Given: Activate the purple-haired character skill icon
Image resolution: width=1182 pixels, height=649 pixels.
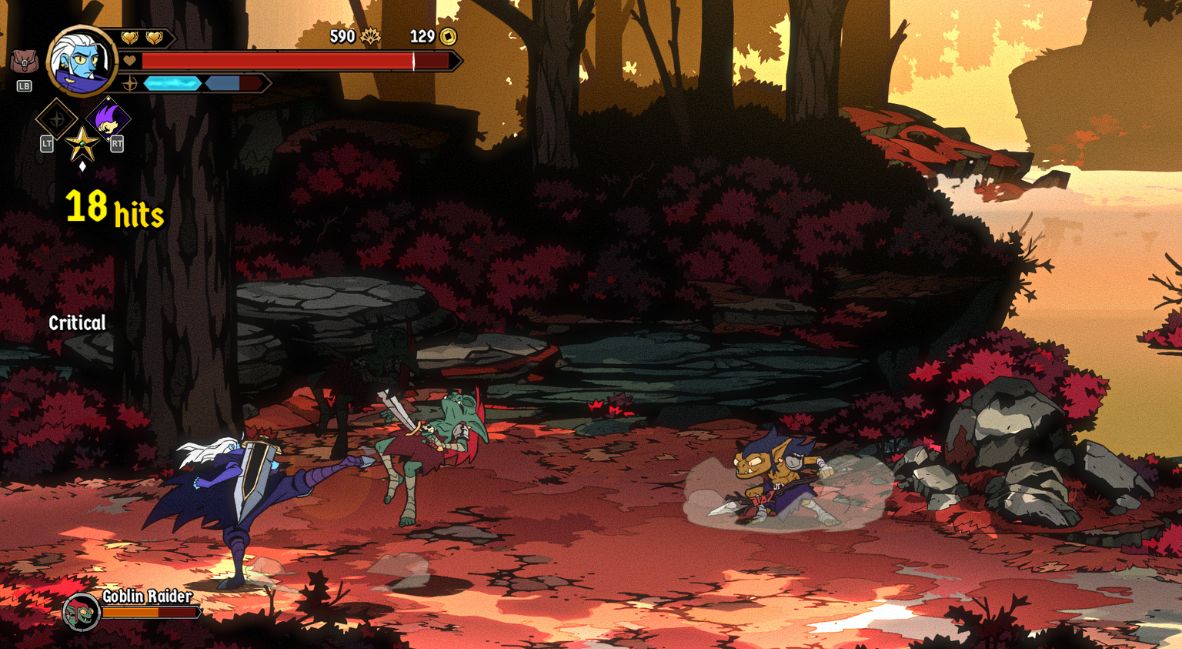Looking at the screenshot, I should pyautogui.click(x=107, y=119).
